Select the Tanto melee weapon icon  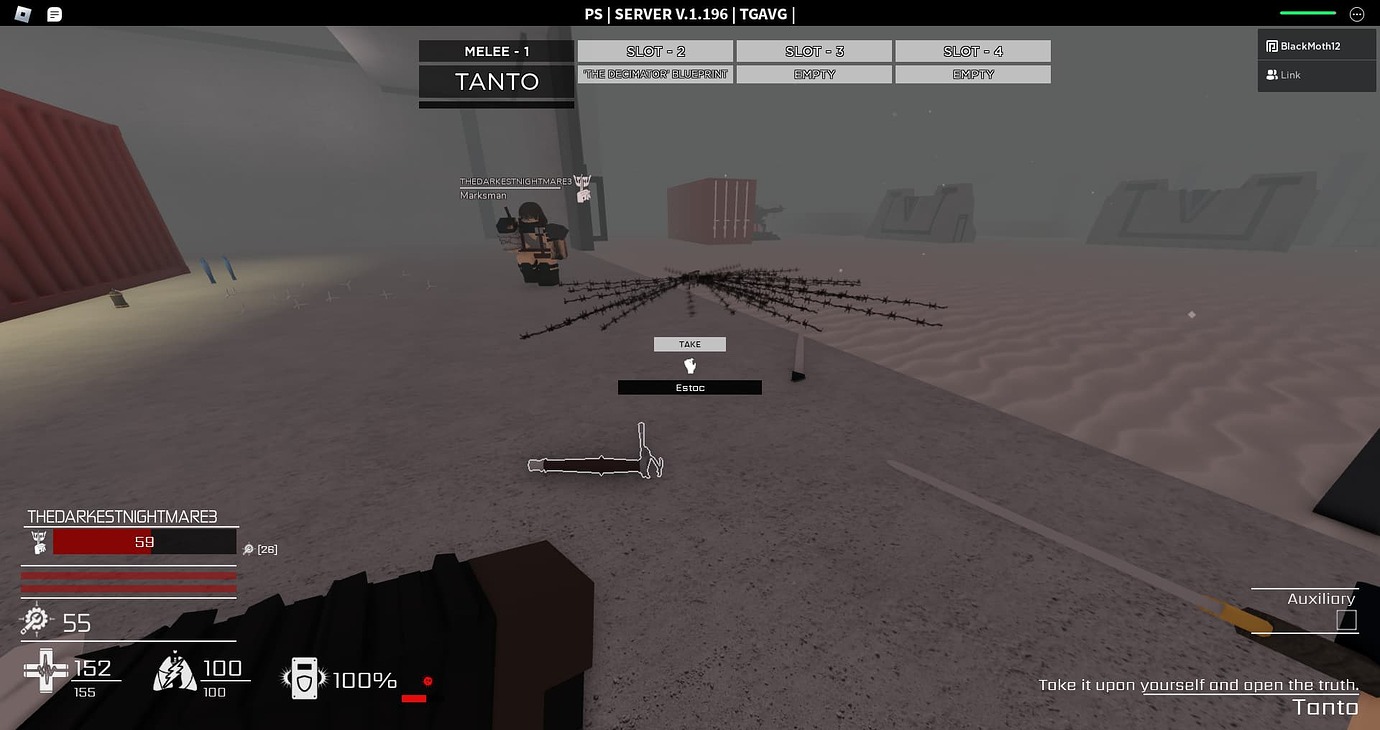(496, 83)
